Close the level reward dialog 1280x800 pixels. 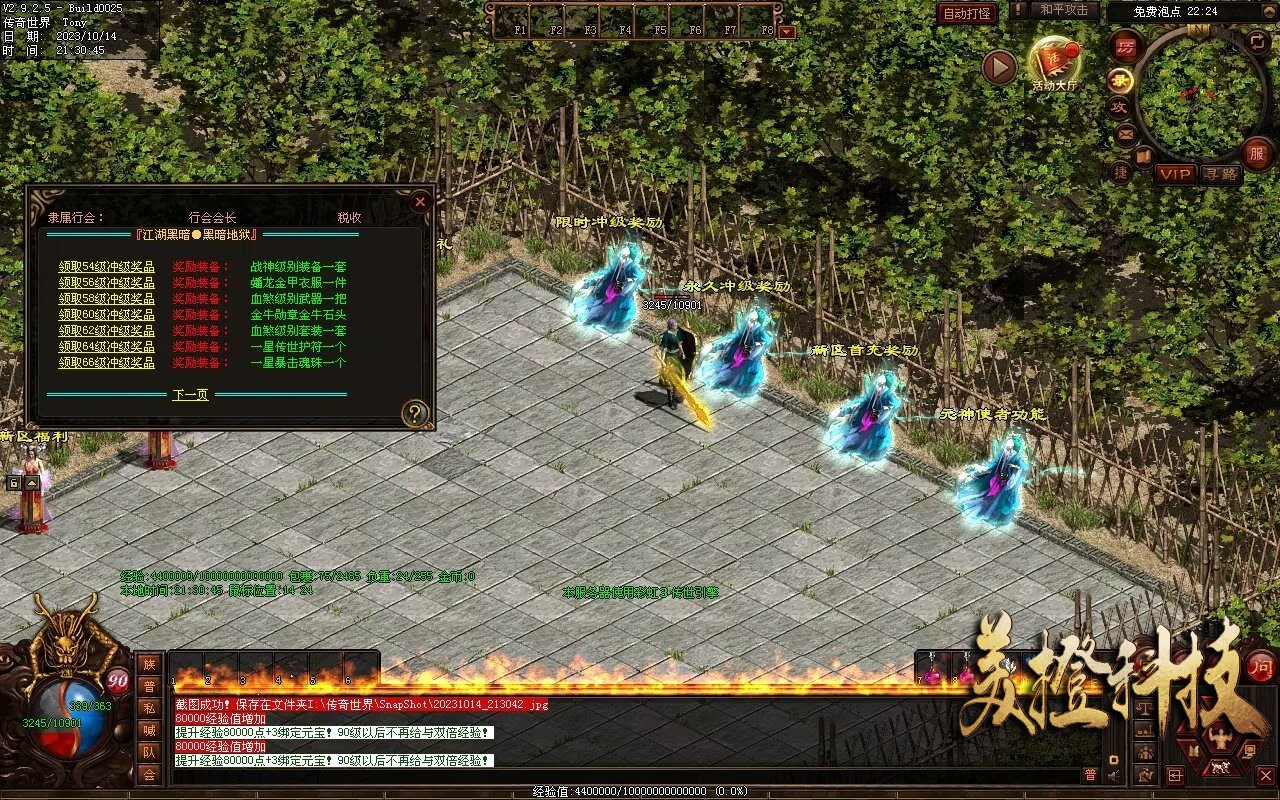[420, 201]
